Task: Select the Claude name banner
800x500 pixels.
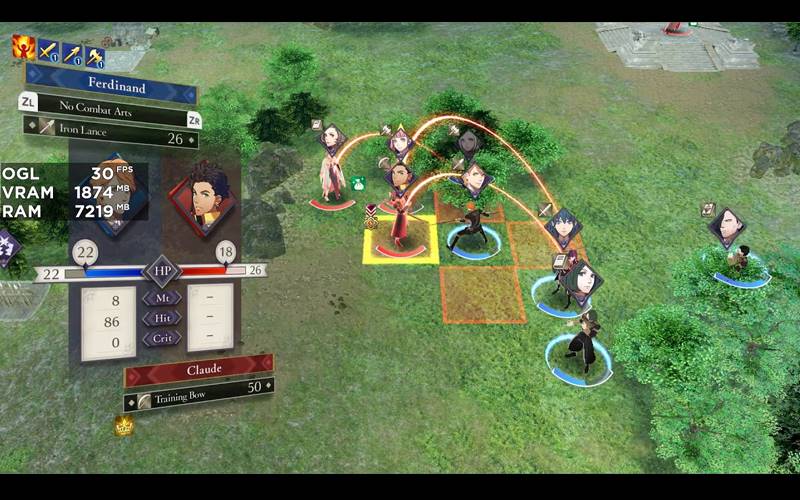Action: (x=198, y=372)
